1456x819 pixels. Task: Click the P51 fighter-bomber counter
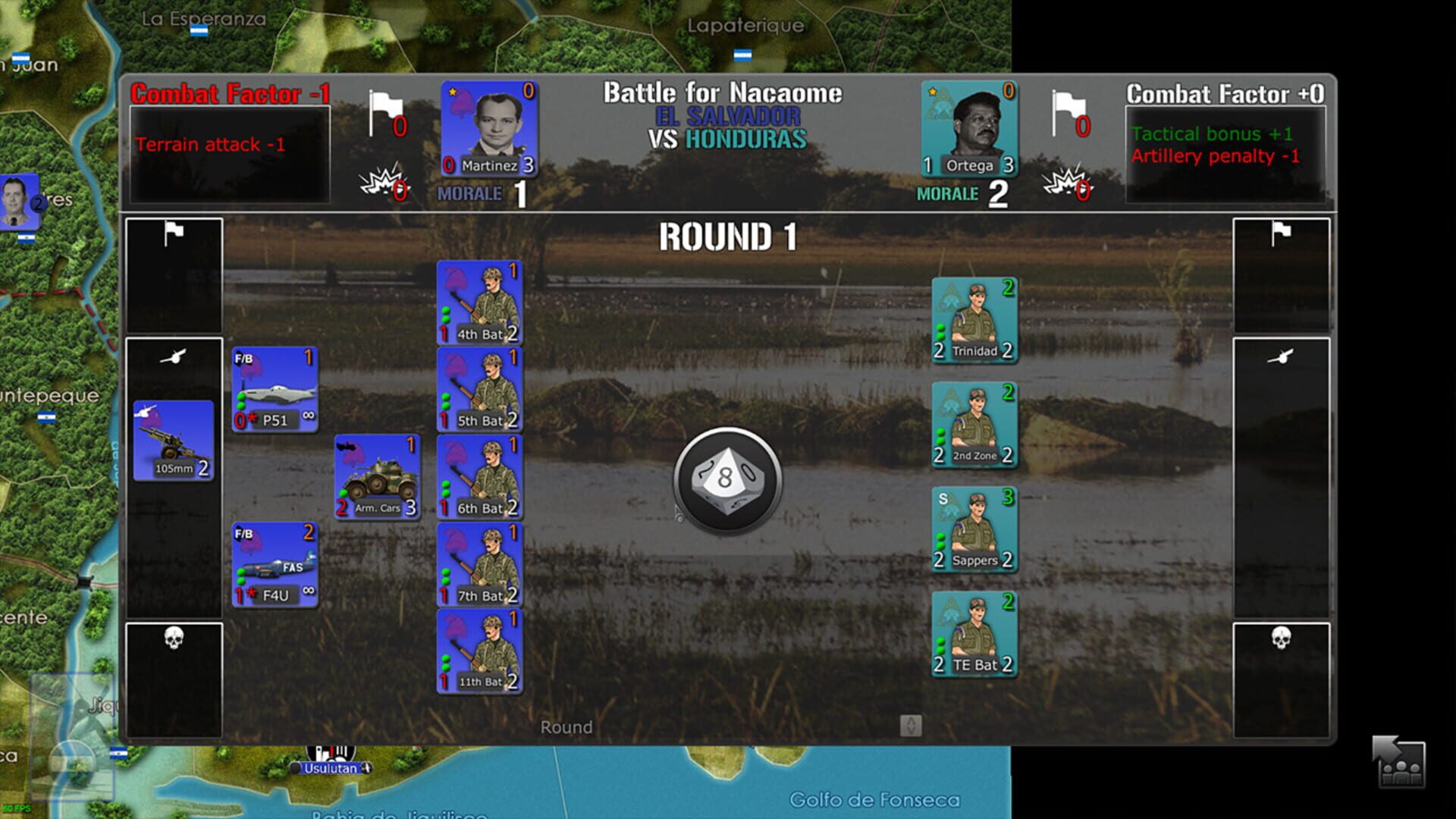[275, 388]
